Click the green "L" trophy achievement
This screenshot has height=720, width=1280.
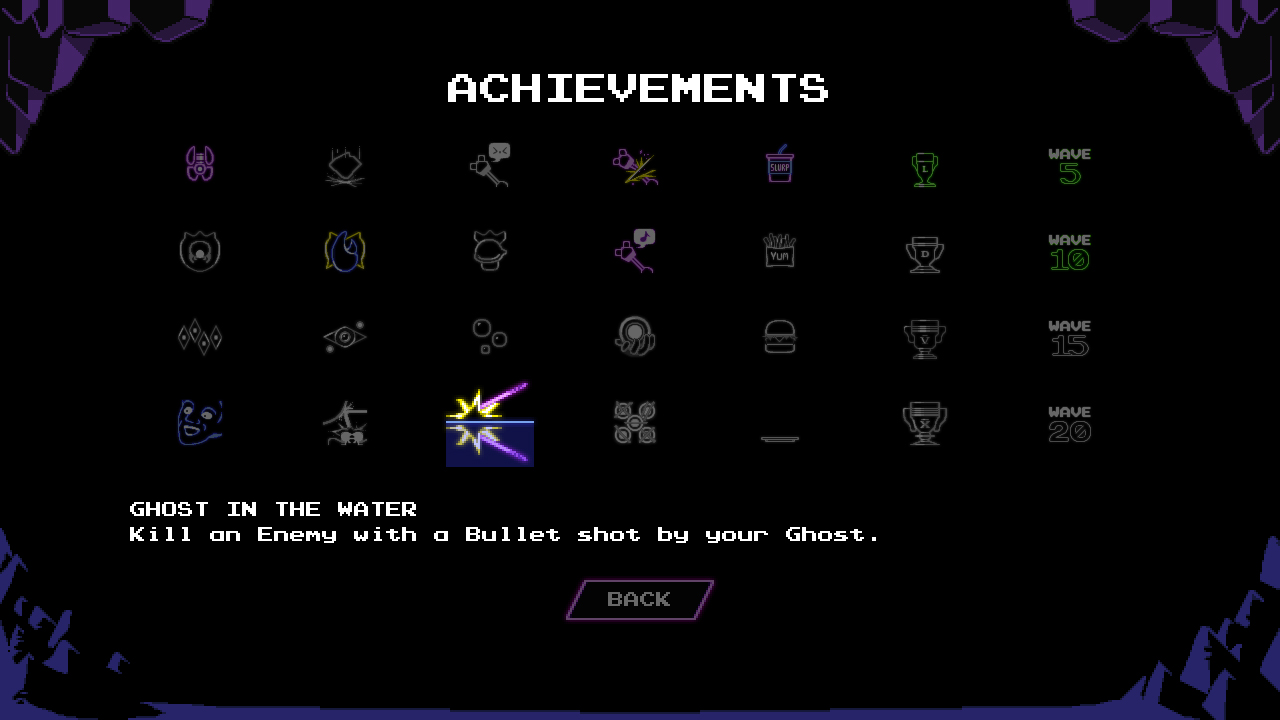(x=924, y=165)
